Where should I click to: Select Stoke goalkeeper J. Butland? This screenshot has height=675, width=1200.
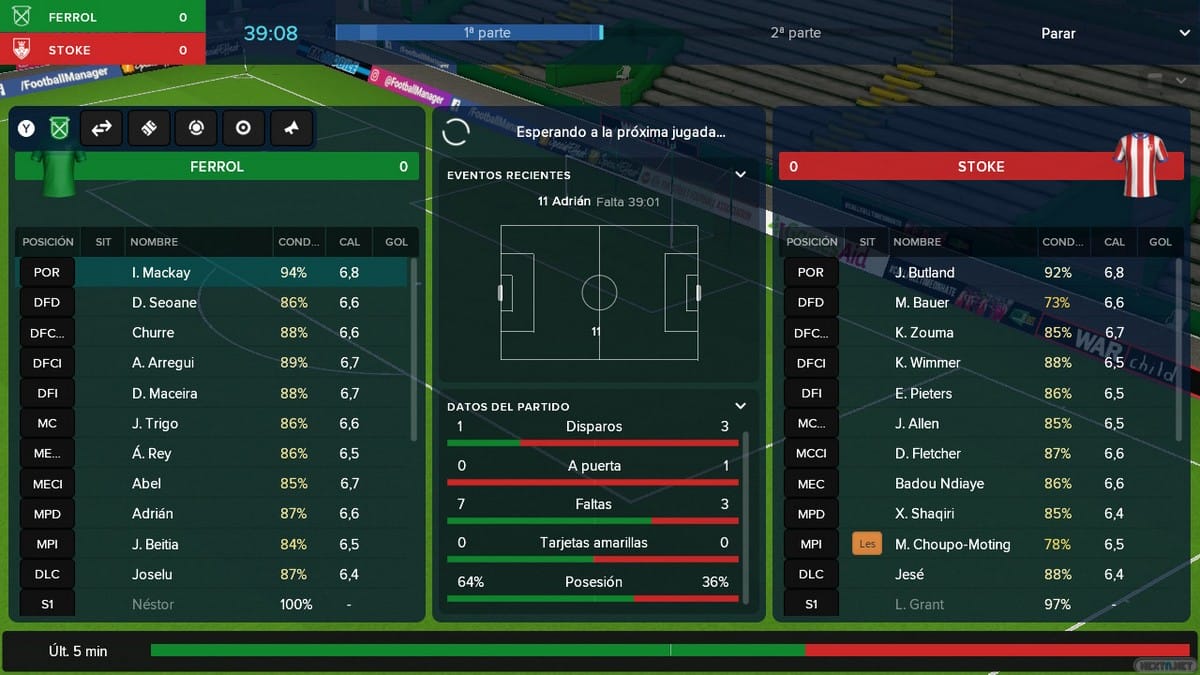click(924, 272)
